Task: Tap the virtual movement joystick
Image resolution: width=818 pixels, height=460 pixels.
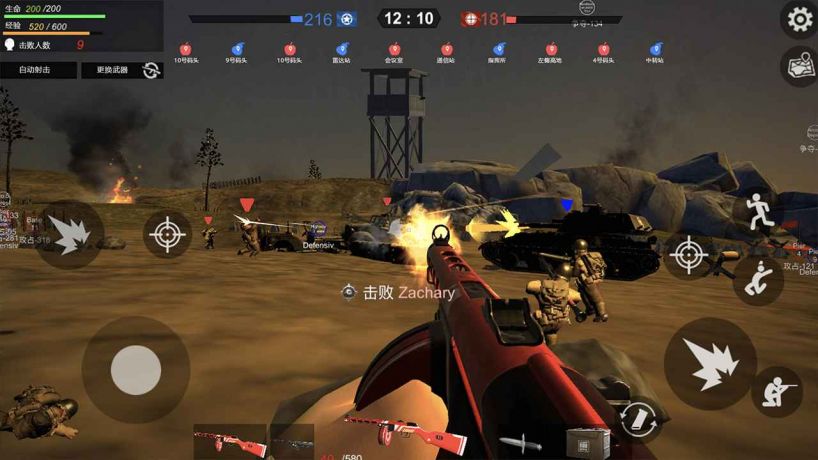Action: (136, 371)
